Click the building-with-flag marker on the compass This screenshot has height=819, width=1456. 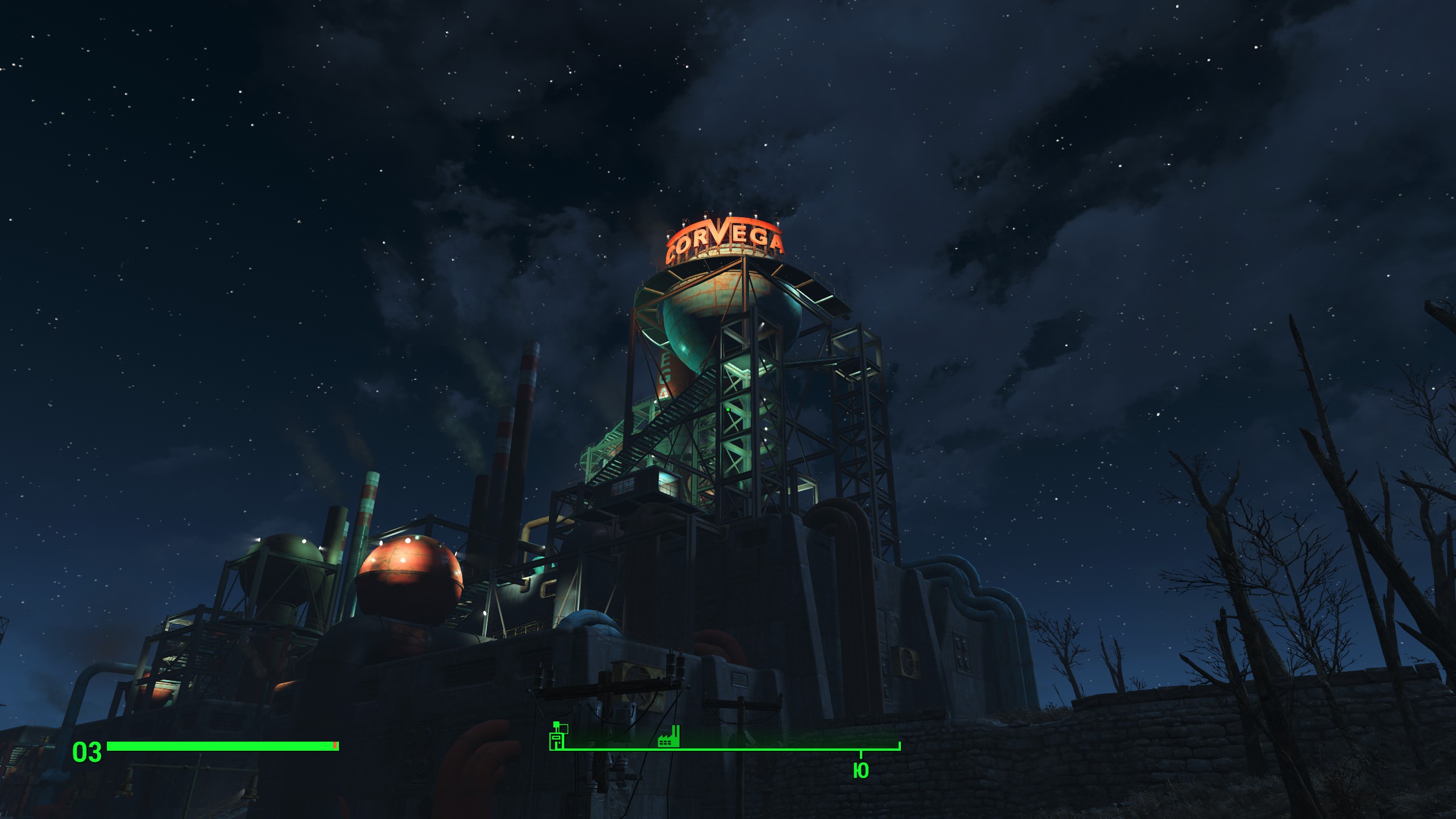coord(558,736)
